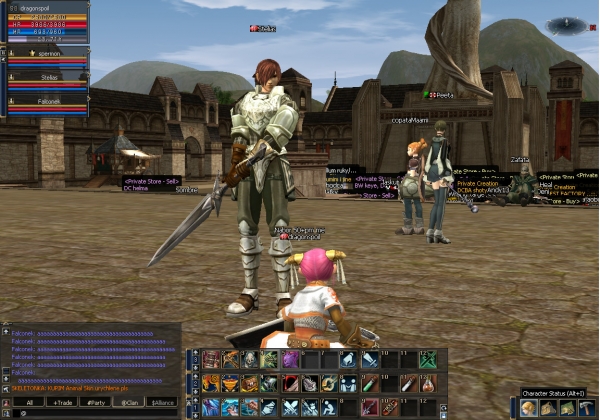Switch to the All chat tab
The height and width of the screenshot is (420, 600).
coord(30,402)
